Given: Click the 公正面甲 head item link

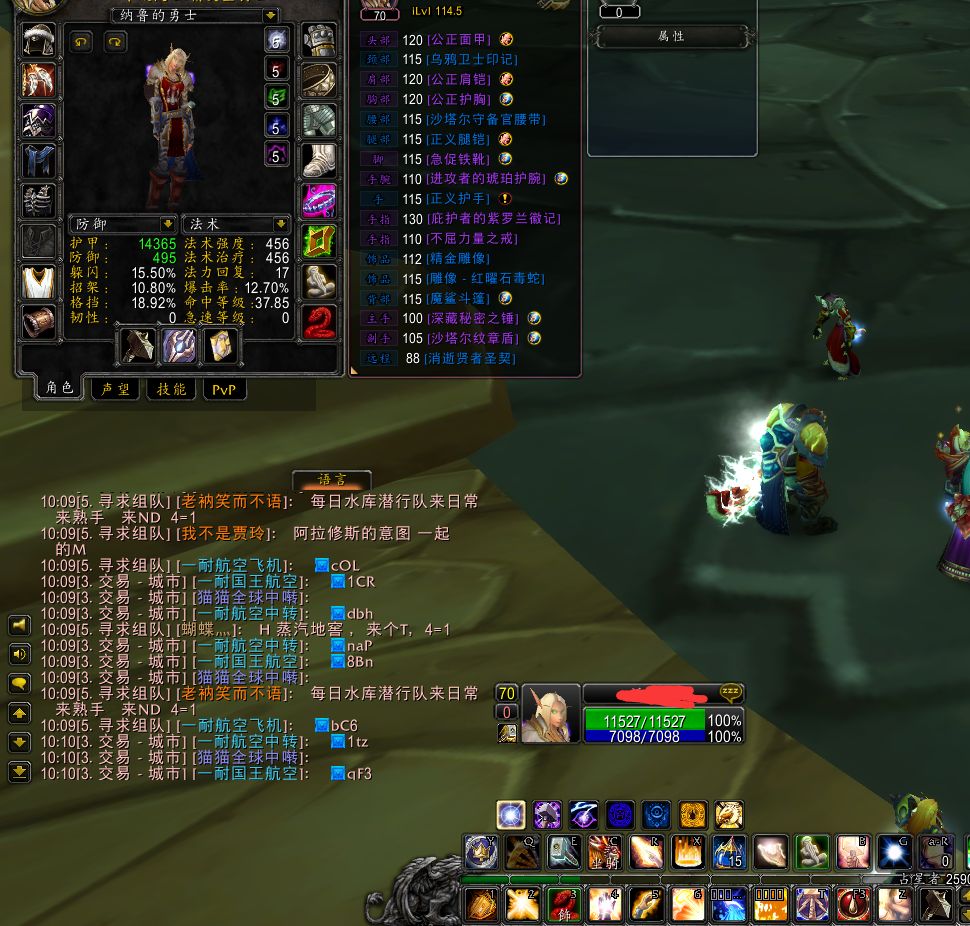Looking at the screenshot, I should pos(459,40).
